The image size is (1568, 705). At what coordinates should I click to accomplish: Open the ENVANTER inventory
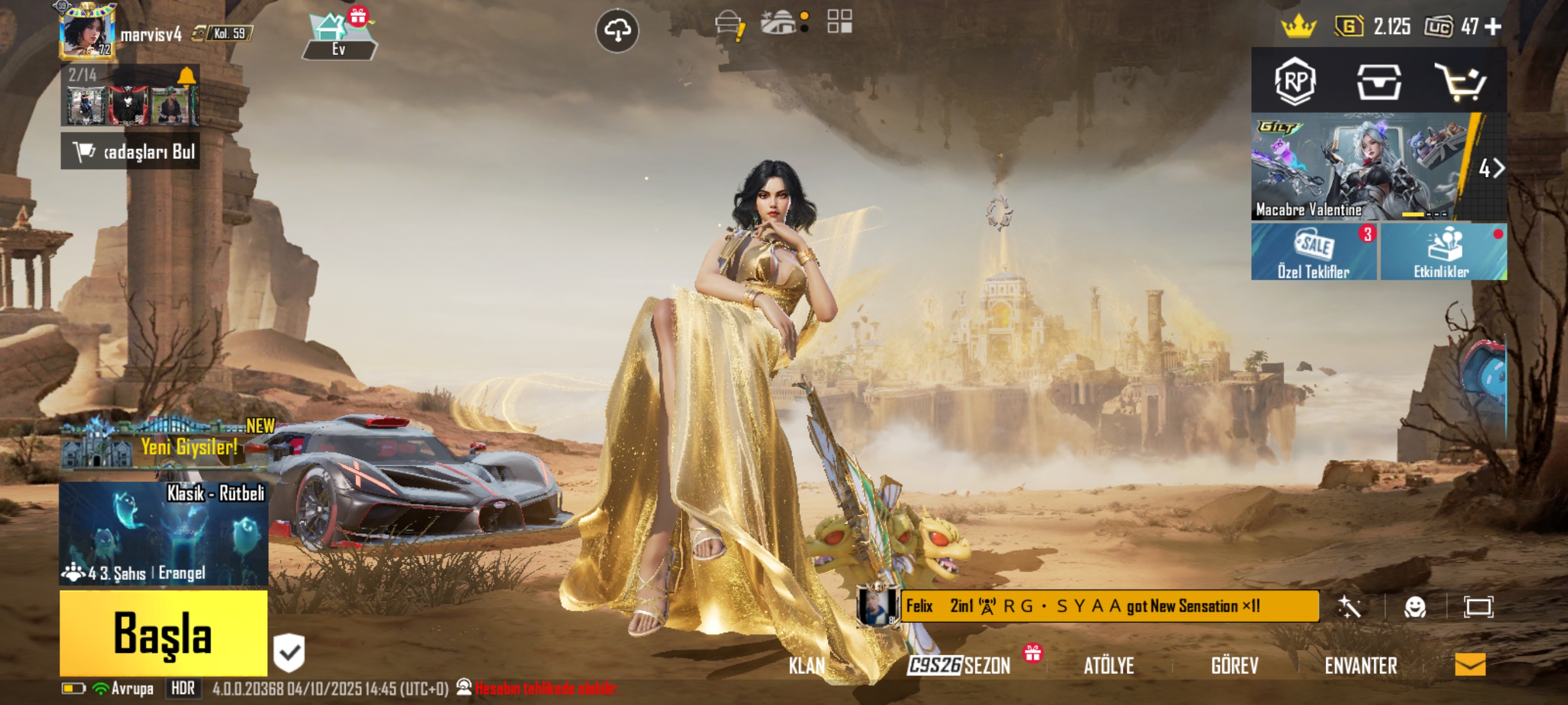[x=1360, y=666]
